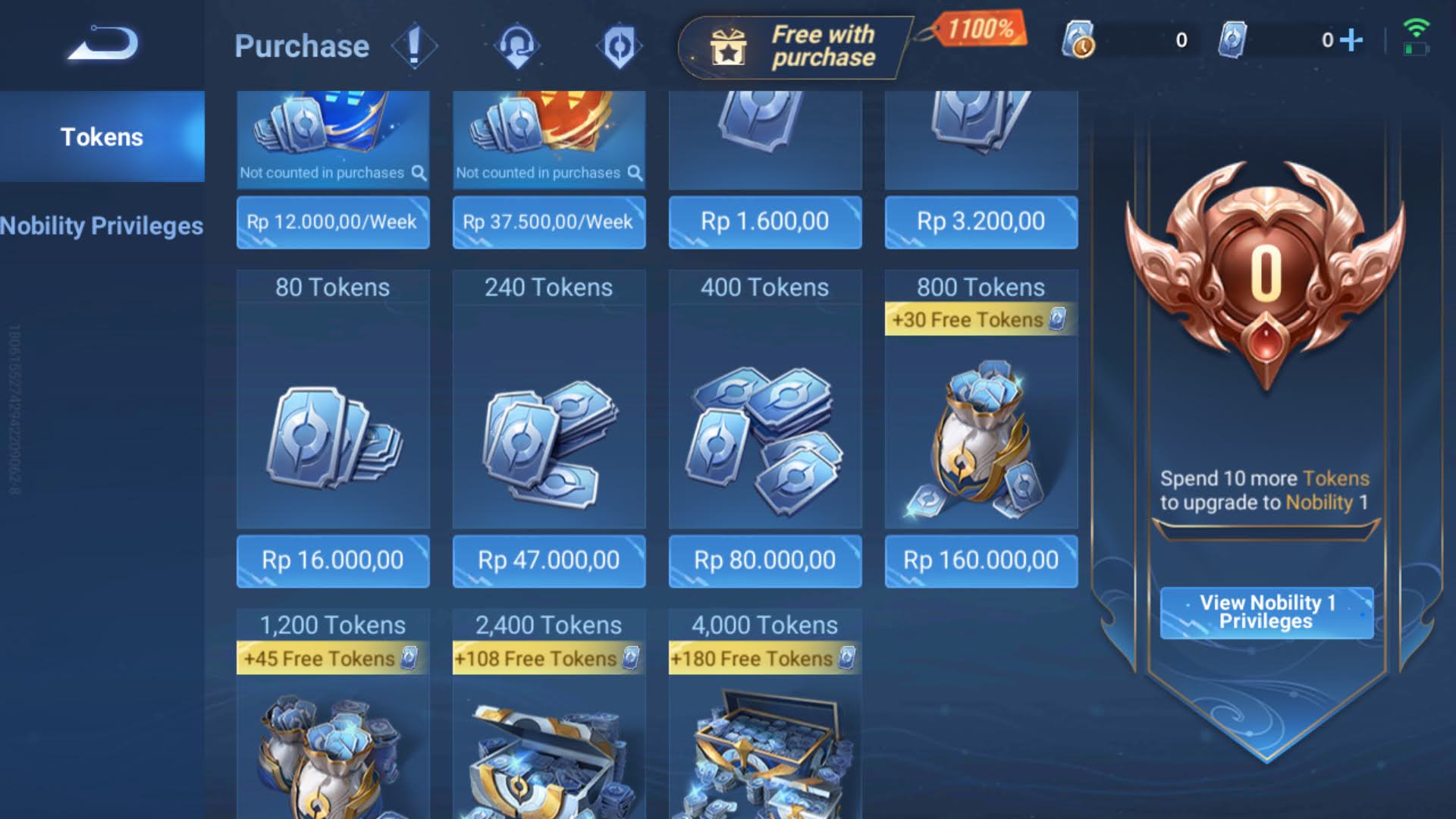Click the token balance coin icon

tap(1081, 41)
